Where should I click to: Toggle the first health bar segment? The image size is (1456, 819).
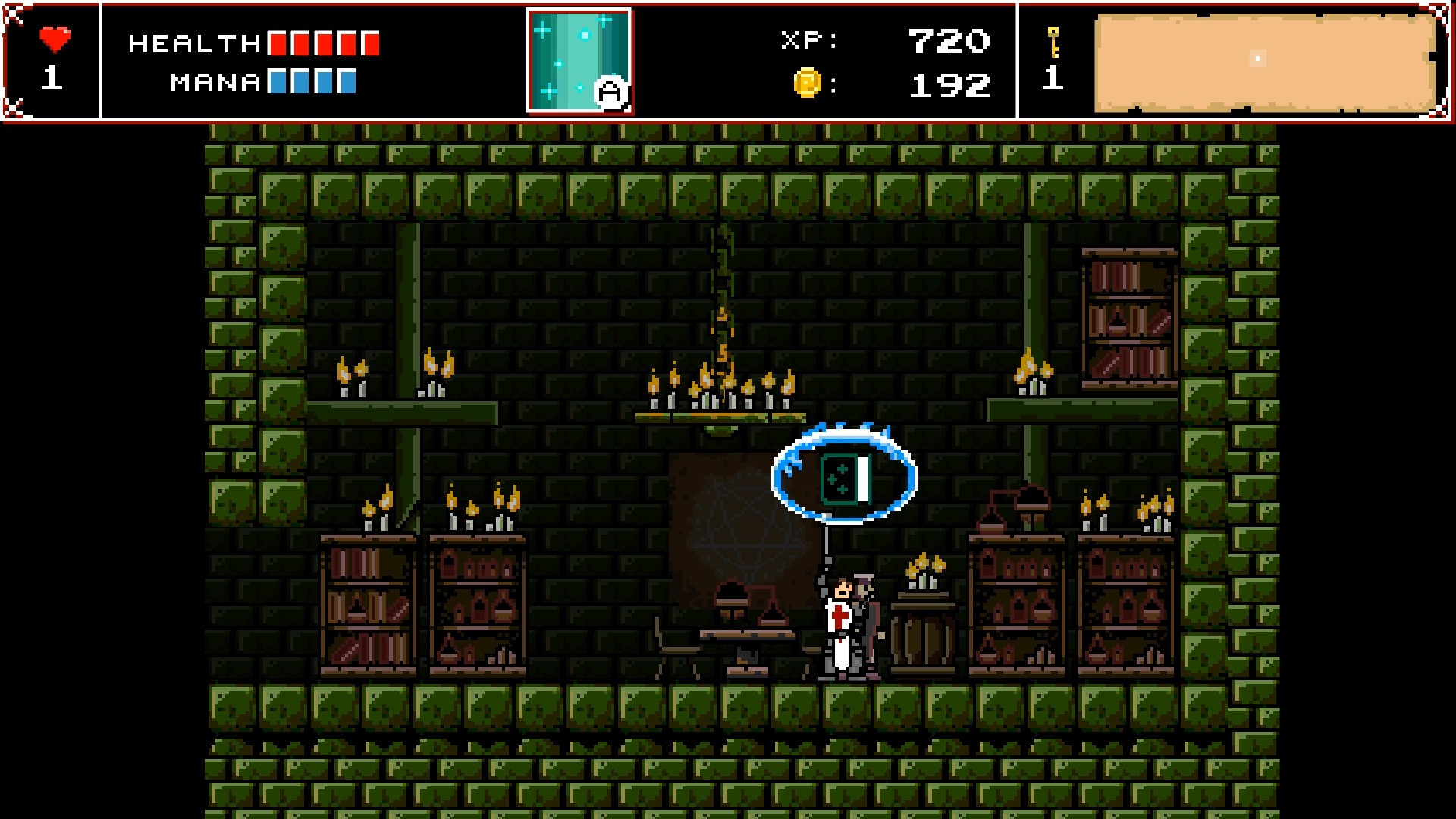click(x=278, y=44)
